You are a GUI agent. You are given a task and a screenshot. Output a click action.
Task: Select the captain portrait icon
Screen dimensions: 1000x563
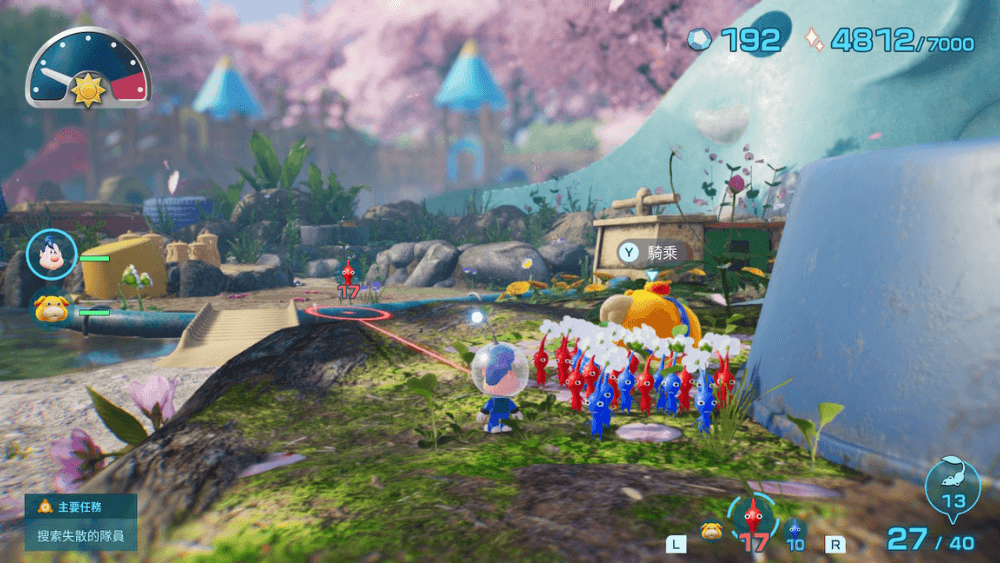pyautogui.click(x=49, y=255)
